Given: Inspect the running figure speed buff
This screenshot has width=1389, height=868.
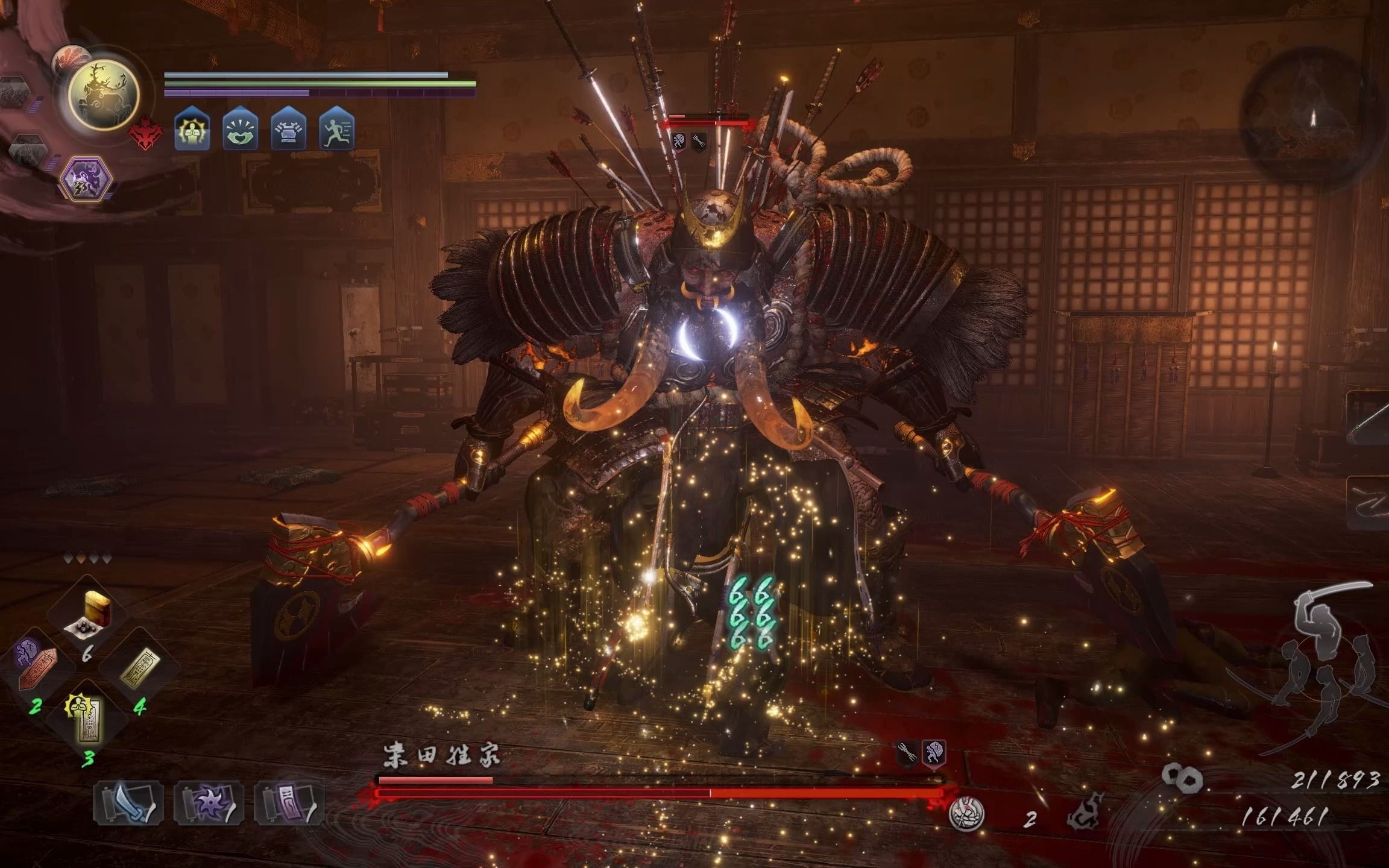Looking at the screenshot, I should tap(336, 131).
